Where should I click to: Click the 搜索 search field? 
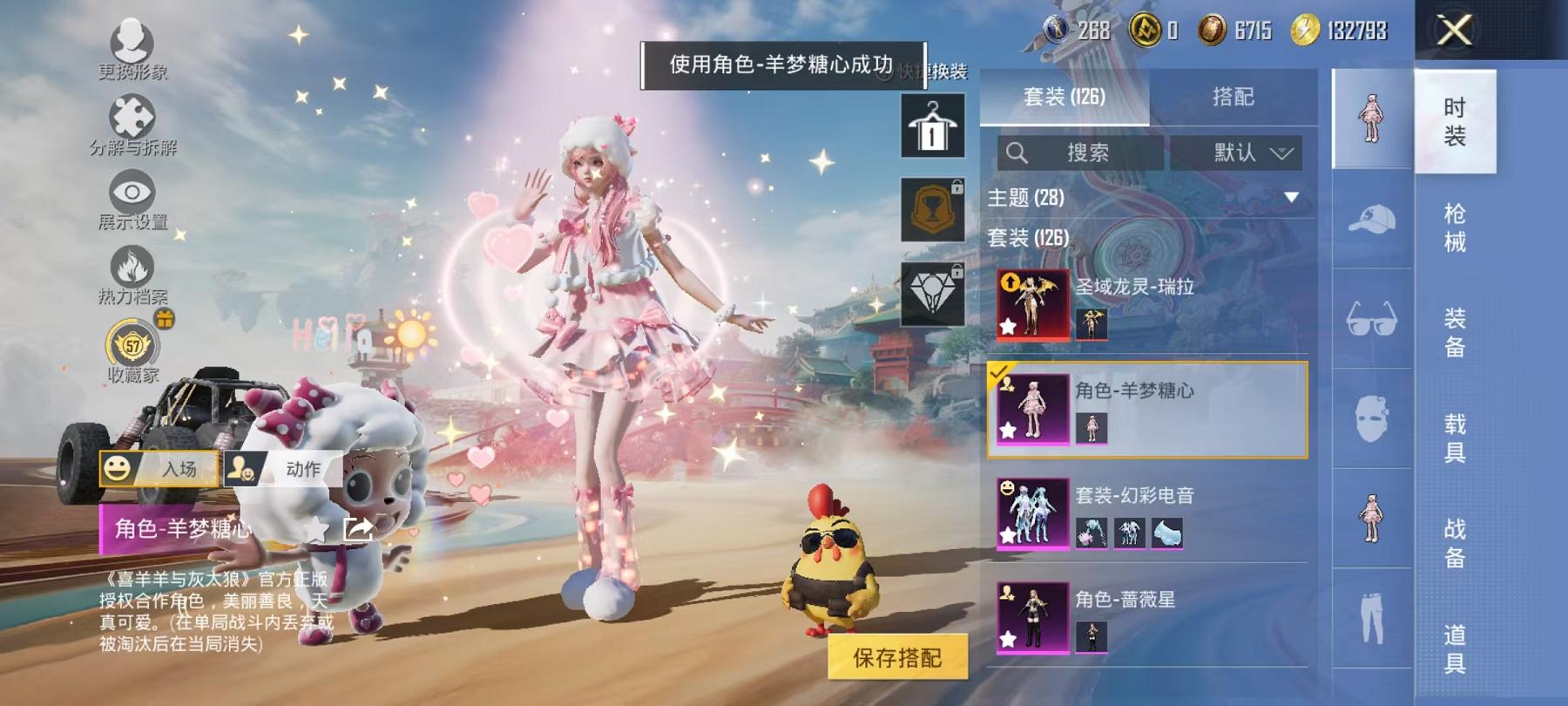pos(1080,151)
